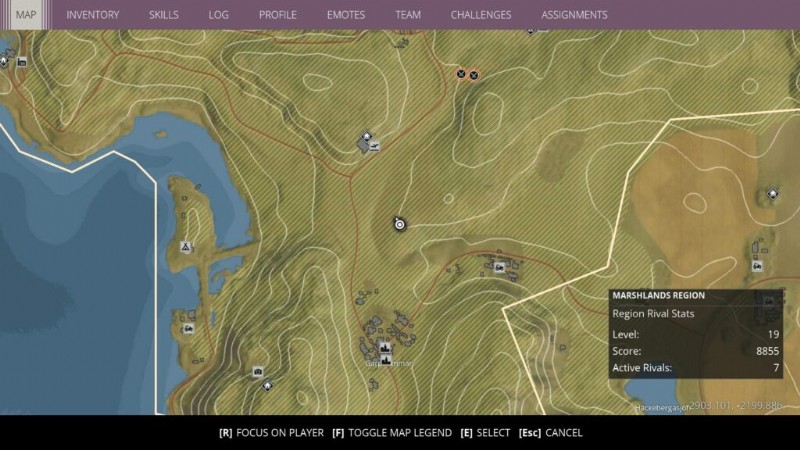This screenshot has height=450, width=800.
Task: Select the tent campsite marker on the island
Action: [185, 246]
